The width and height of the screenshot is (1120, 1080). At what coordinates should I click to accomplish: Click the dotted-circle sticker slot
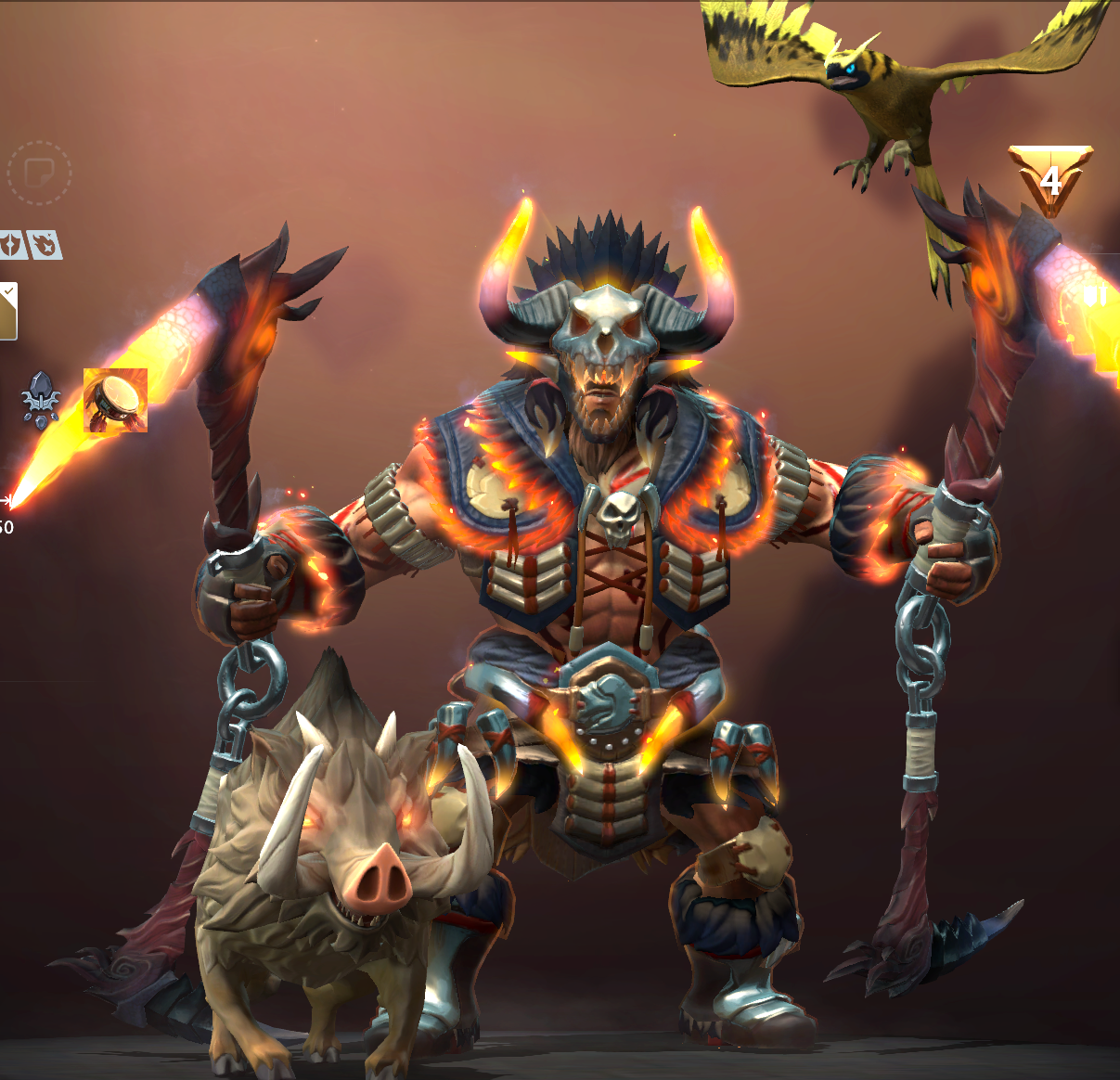pos(39,173)
